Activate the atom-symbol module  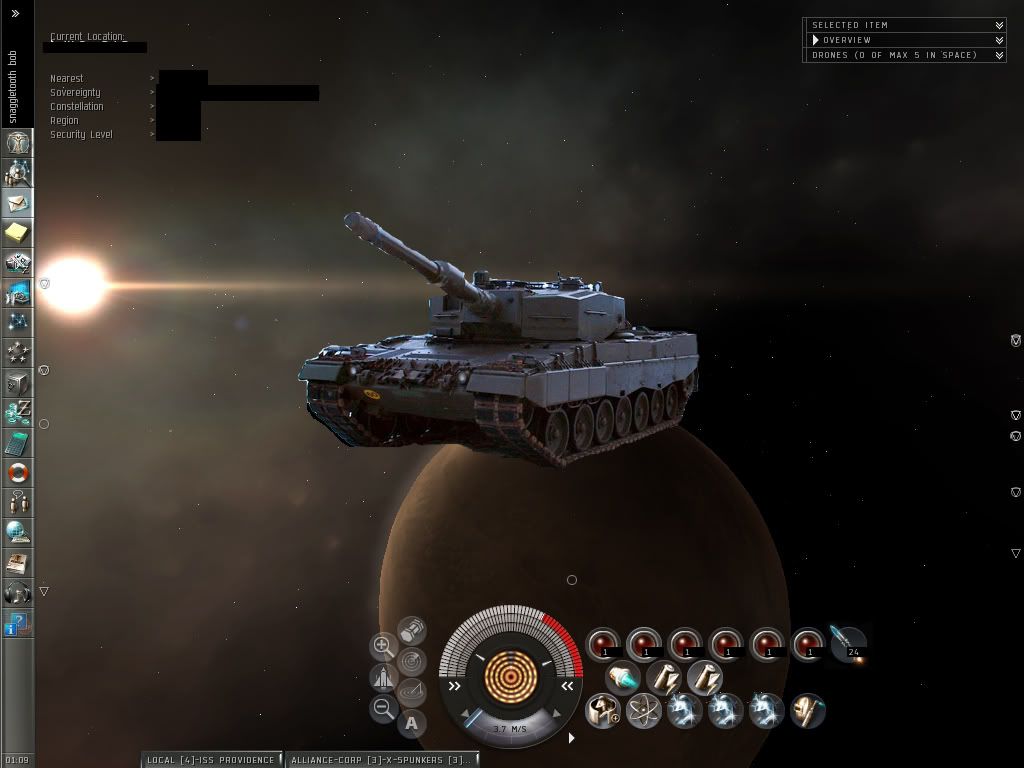point(644,711)
